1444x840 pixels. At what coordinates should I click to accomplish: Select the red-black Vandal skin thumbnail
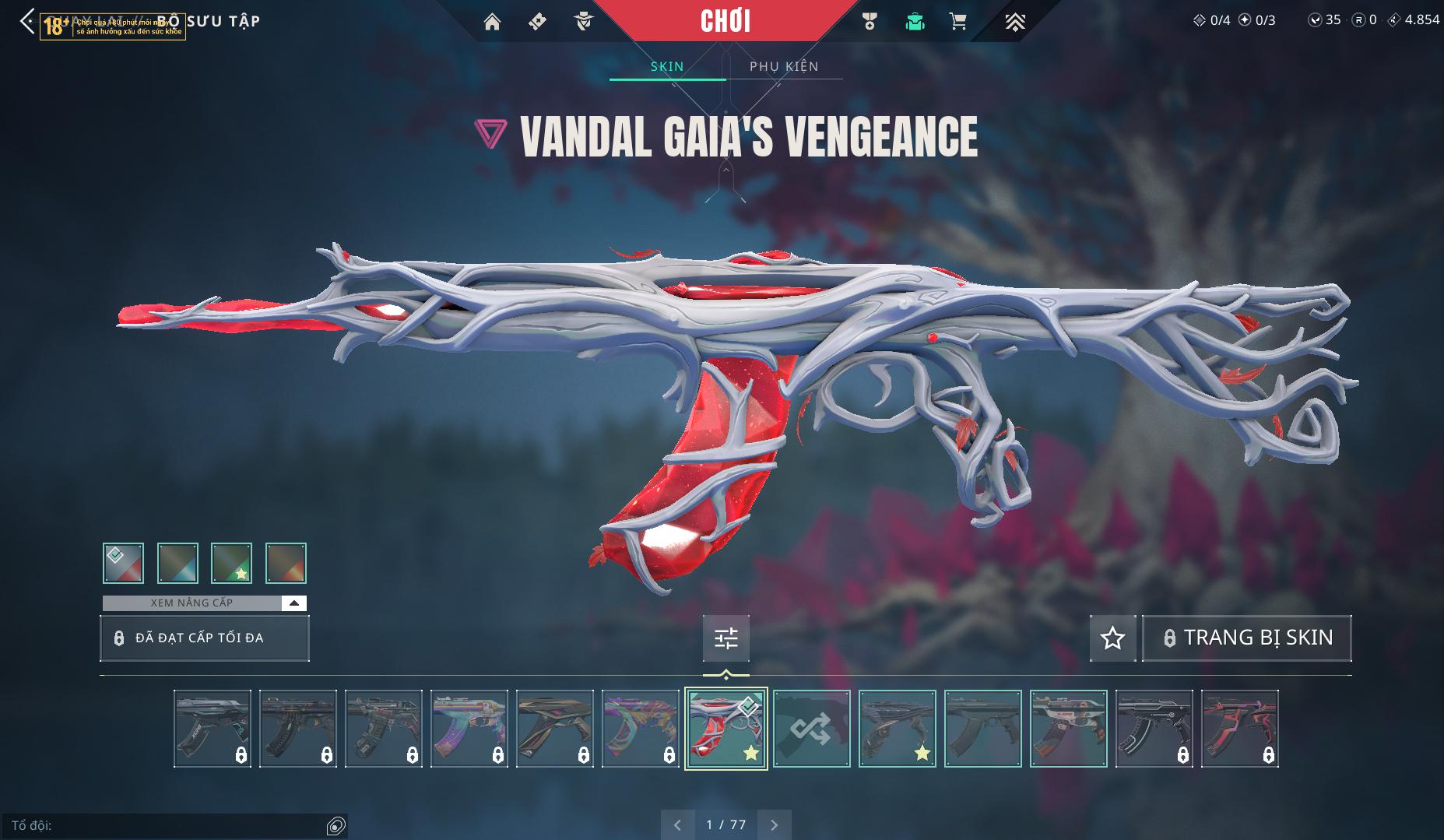point(1239,729)
